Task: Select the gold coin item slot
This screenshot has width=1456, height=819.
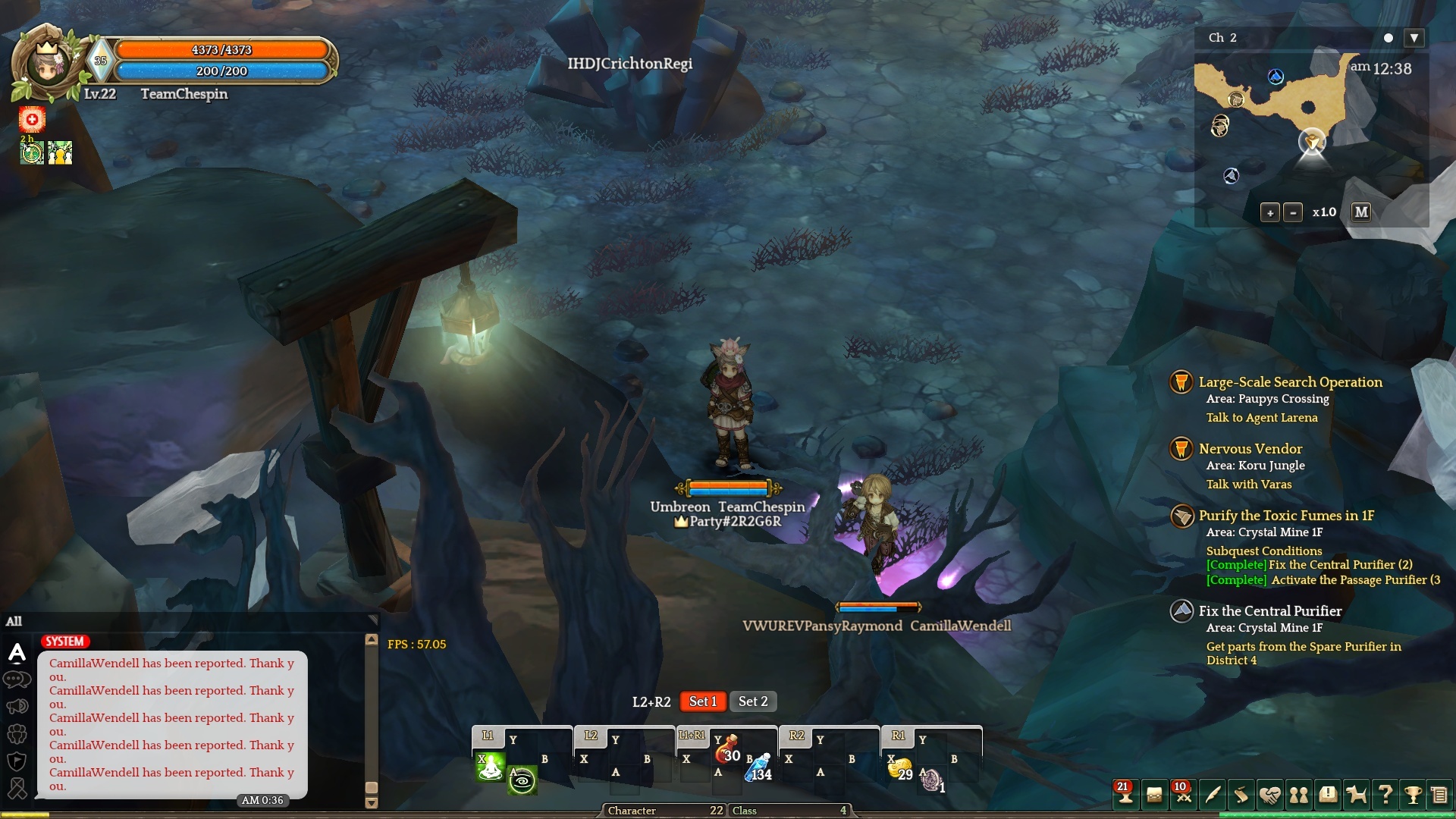Action: click(899, 768)
